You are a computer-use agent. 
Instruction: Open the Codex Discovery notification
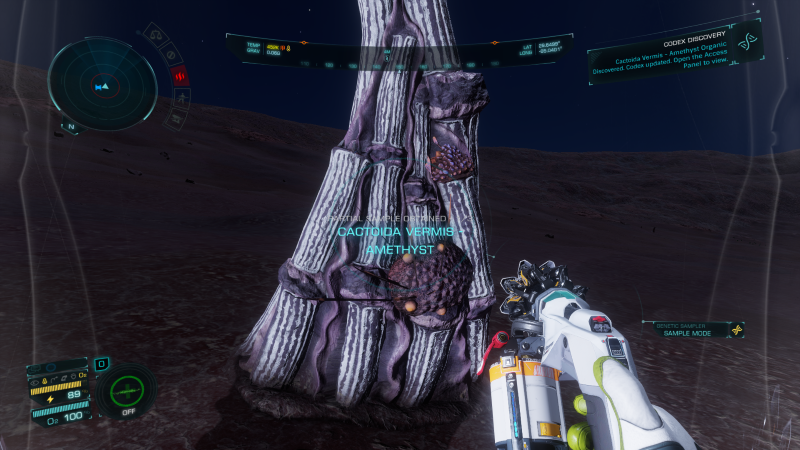658,61
